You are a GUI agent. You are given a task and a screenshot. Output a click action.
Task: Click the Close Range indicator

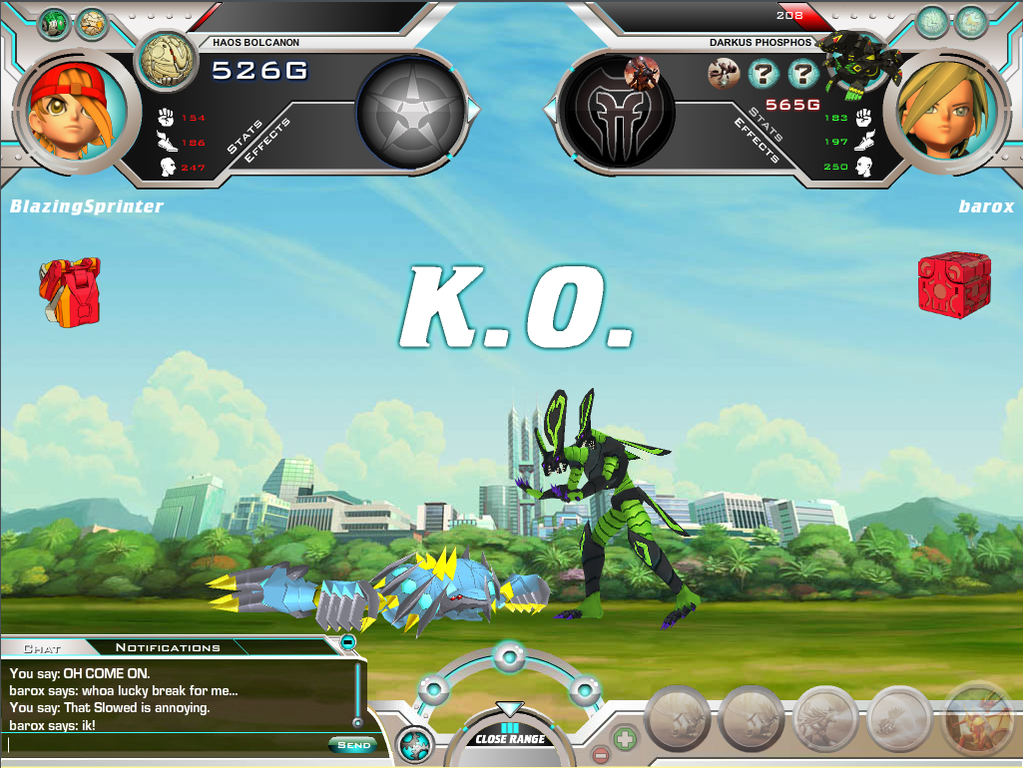510,738
